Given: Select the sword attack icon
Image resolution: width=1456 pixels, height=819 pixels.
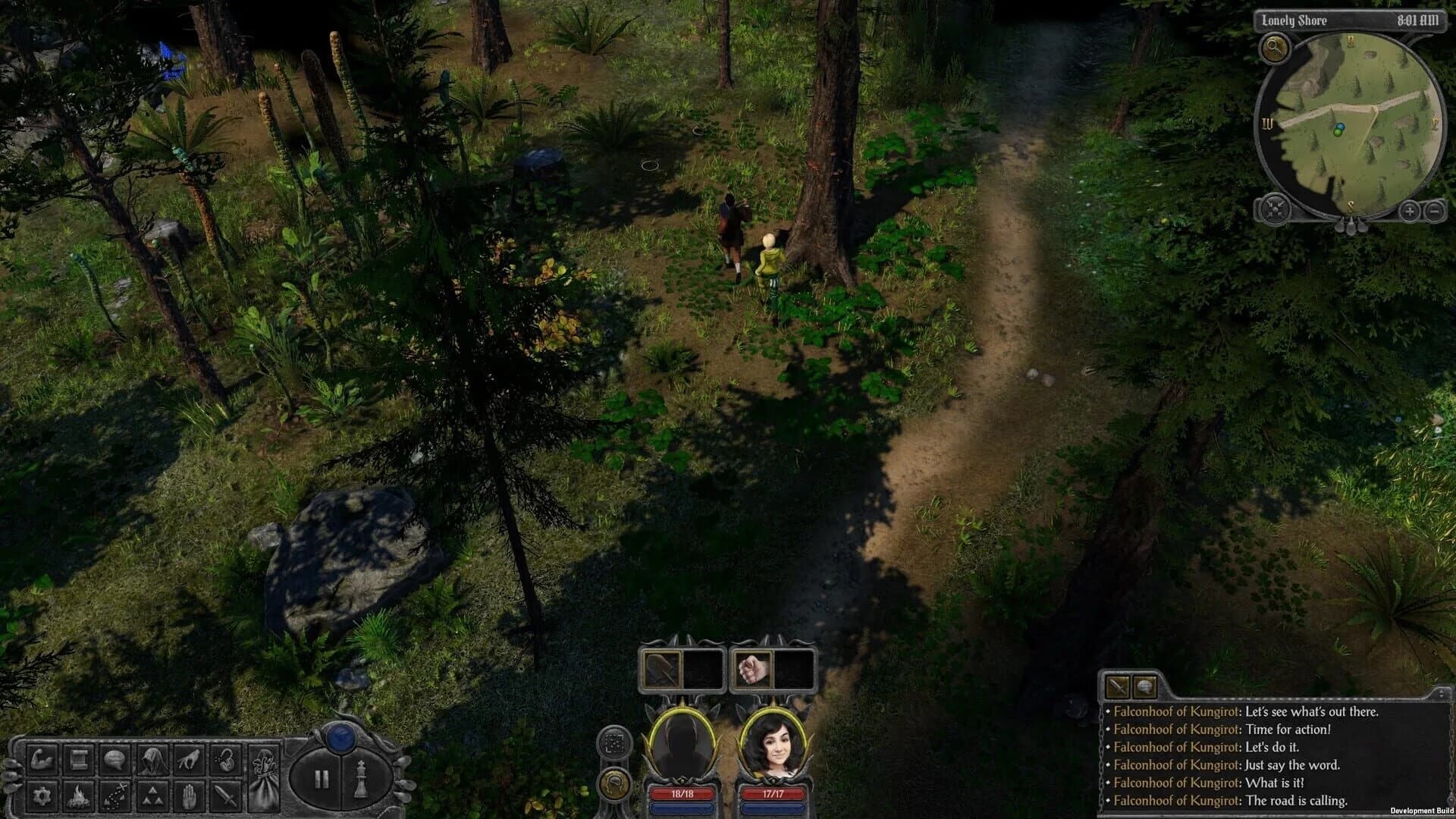Looking at the screenshot, I should point(225,796).
